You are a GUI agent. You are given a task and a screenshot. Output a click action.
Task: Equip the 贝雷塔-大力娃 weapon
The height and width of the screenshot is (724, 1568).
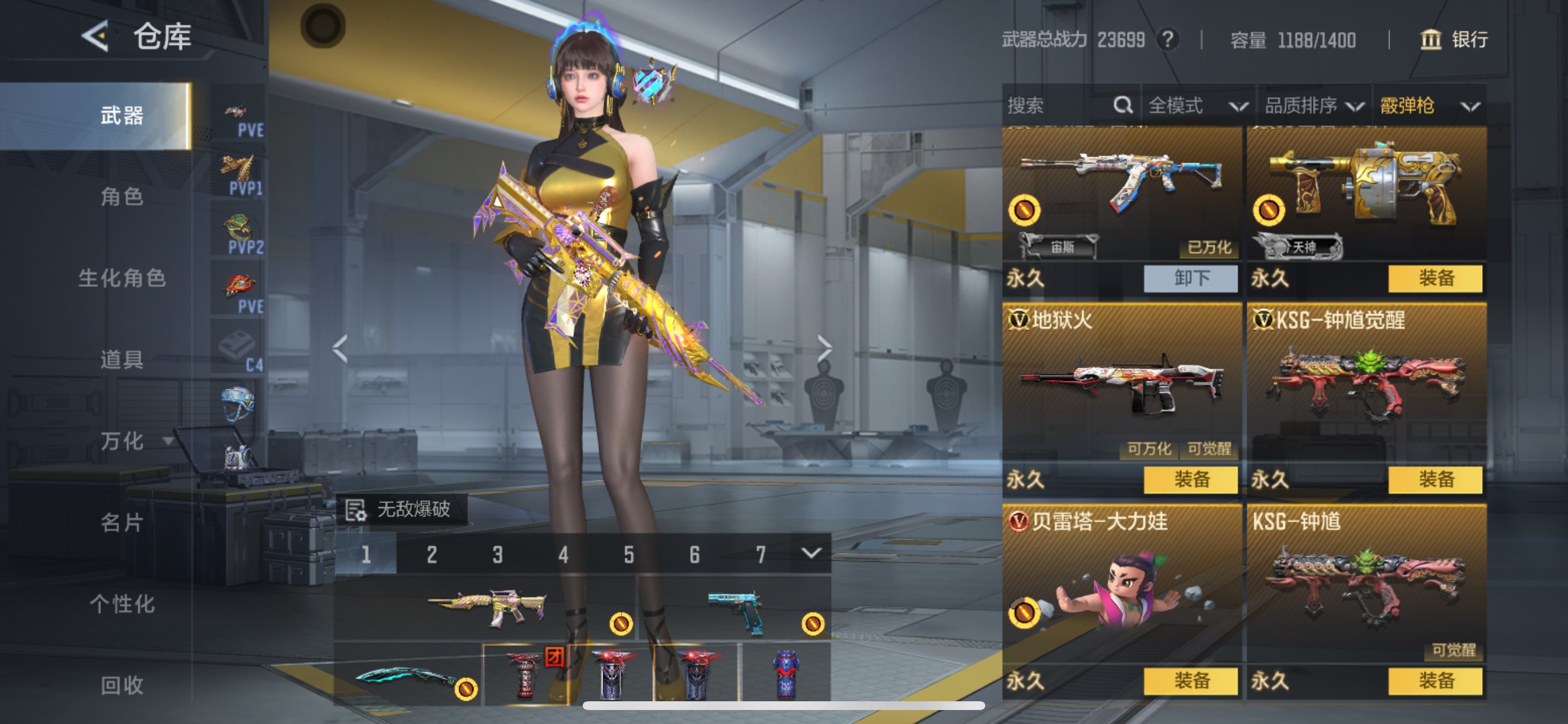1191,681
